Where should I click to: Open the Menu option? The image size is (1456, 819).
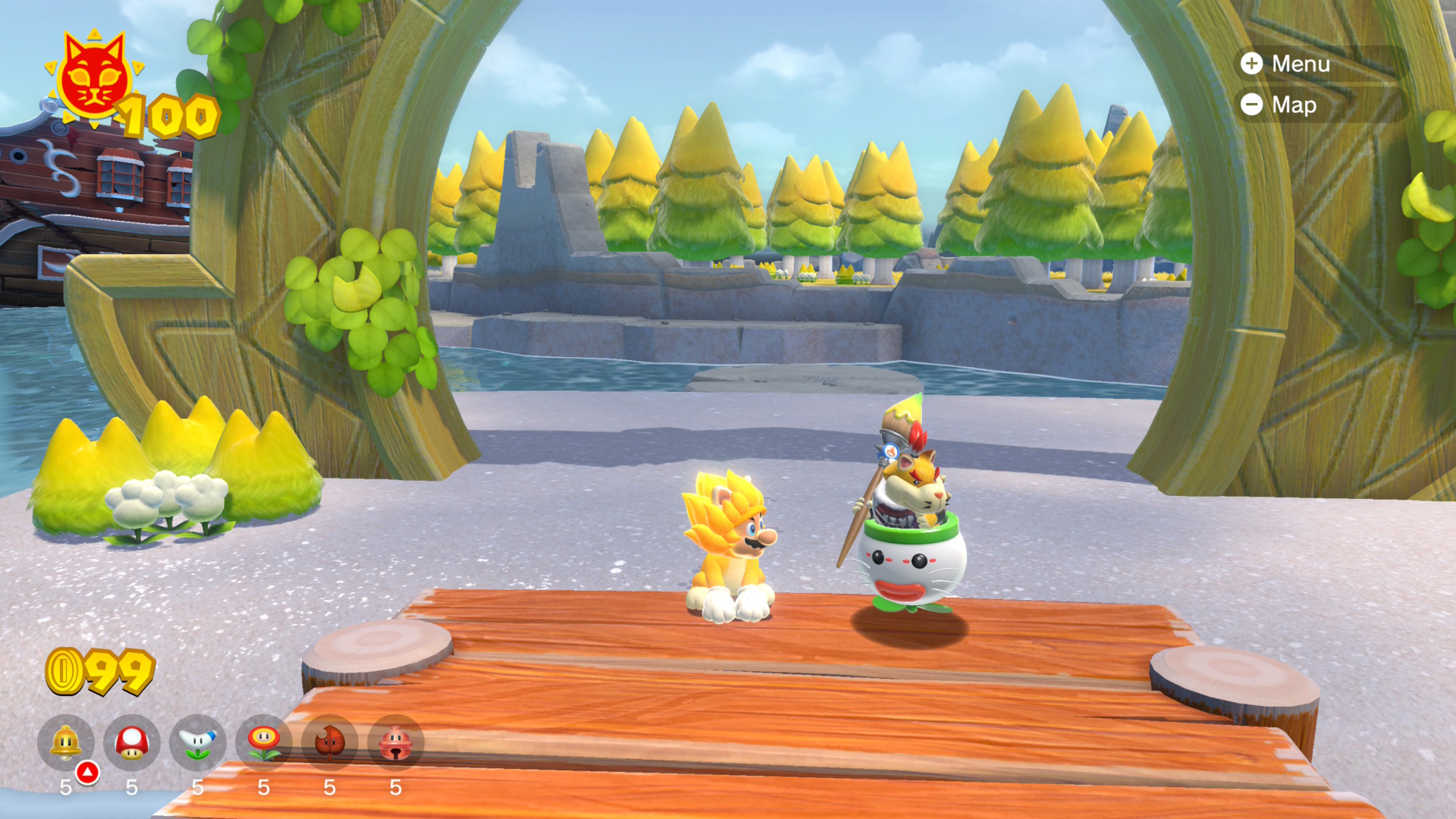coord(1286,64)
